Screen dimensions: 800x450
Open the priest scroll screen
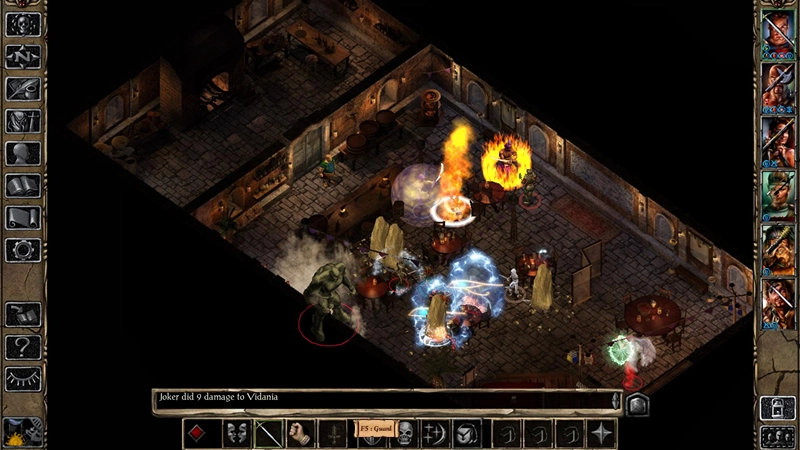(23, 217)
